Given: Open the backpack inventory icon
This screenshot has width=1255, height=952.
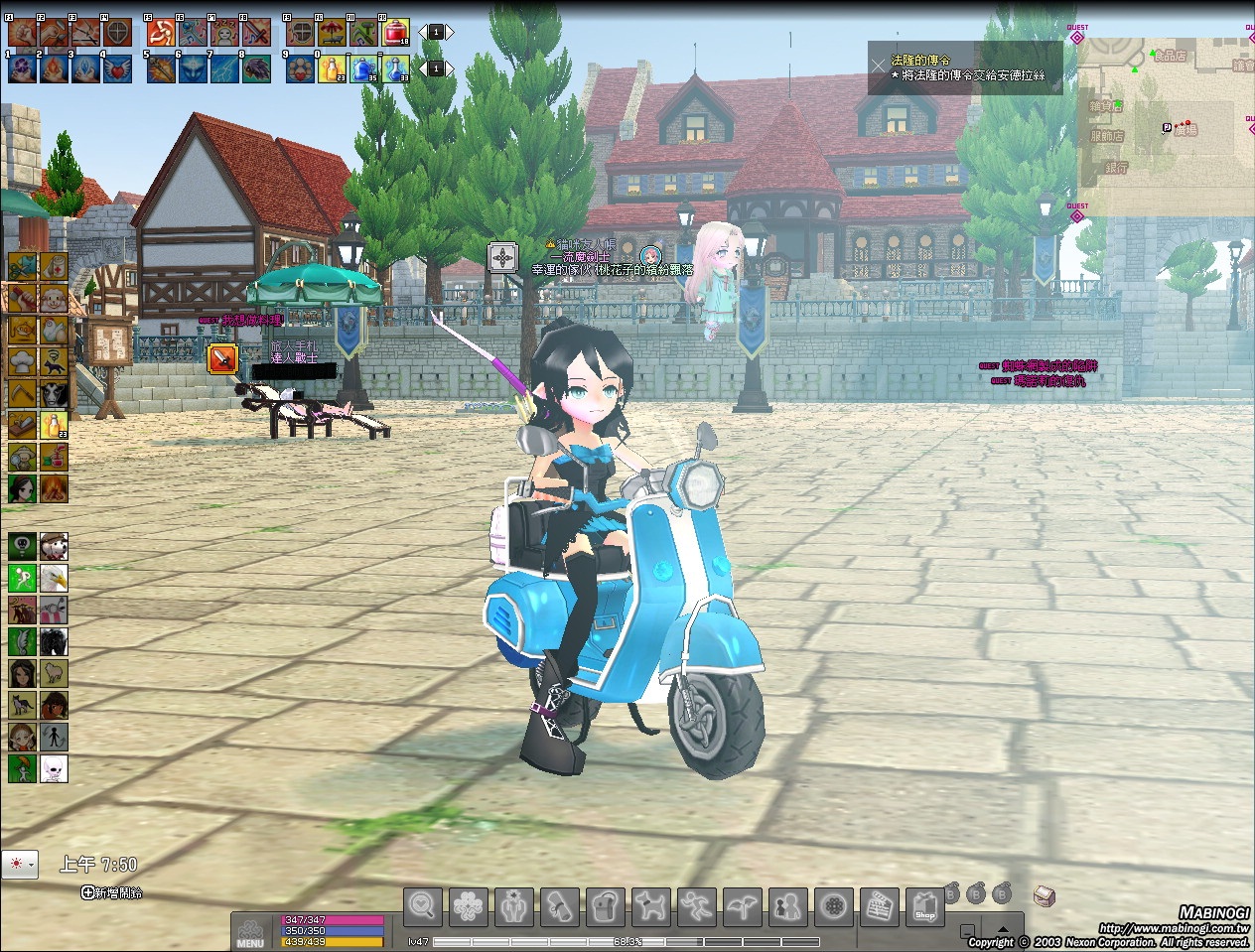Looking at the screenshot, I should coord(606,905).
